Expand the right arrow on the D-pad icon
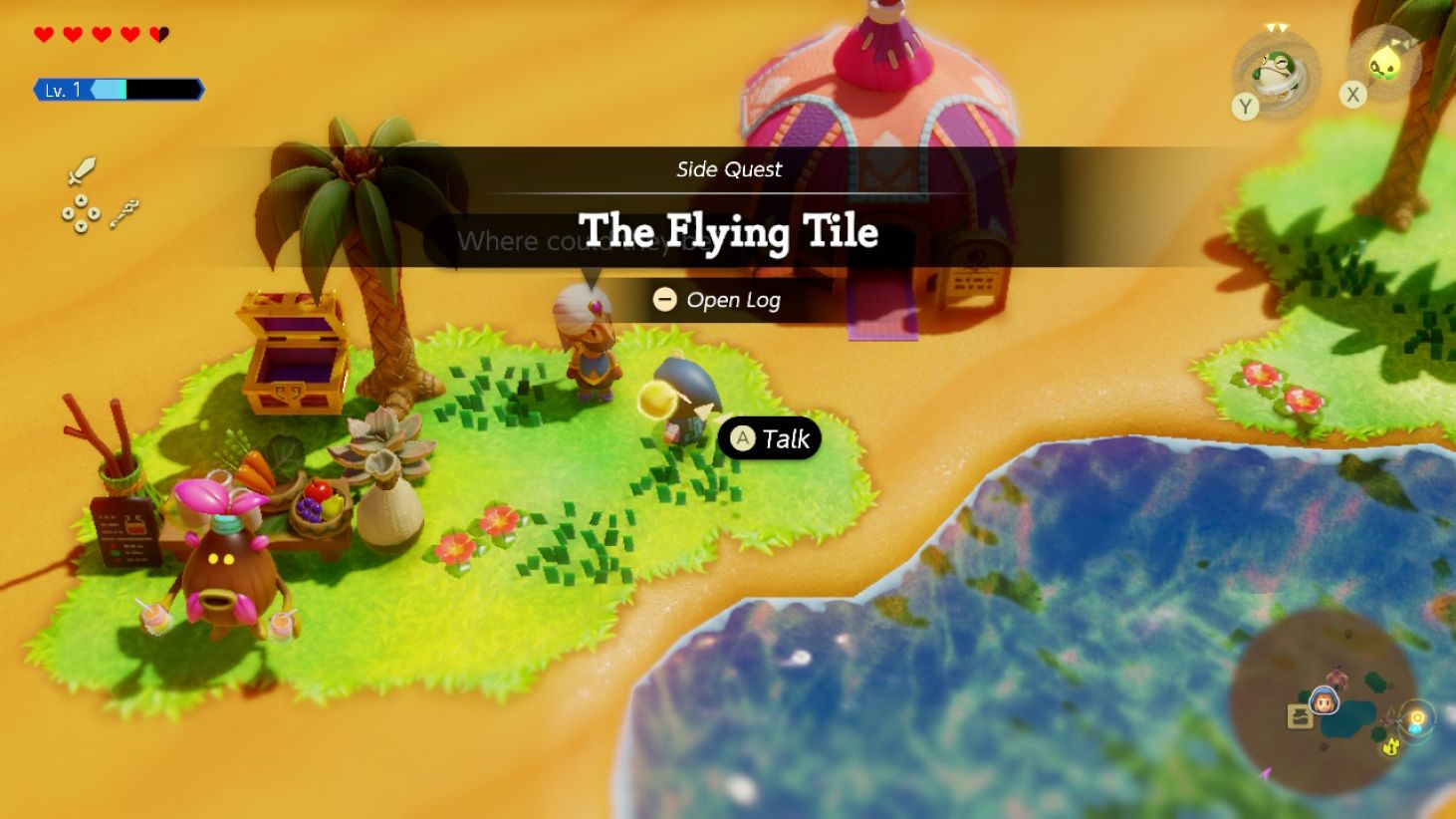 coord(92,214)
